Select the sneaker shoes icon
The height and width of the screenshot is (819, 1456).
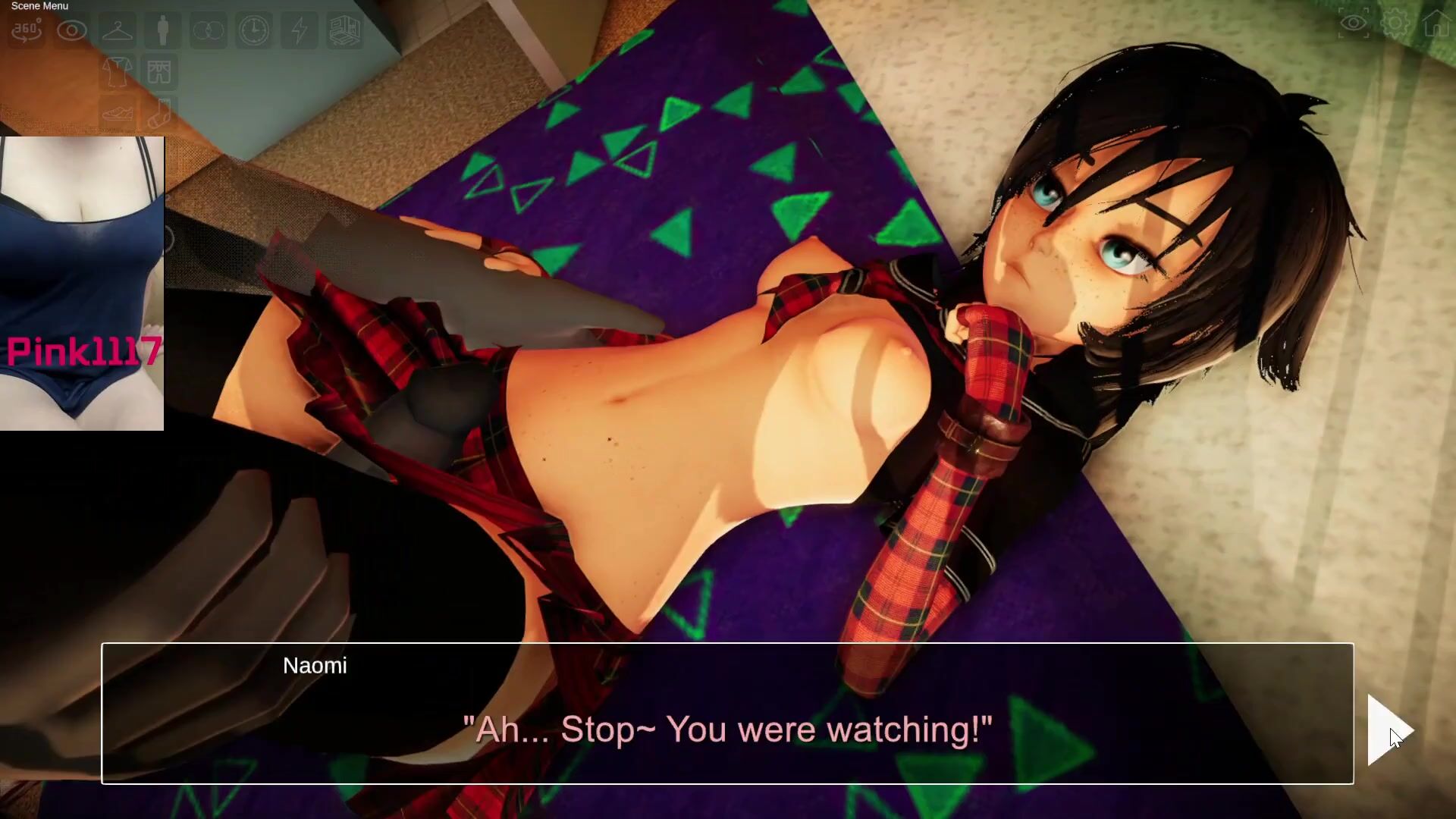[x=118, y=114]
